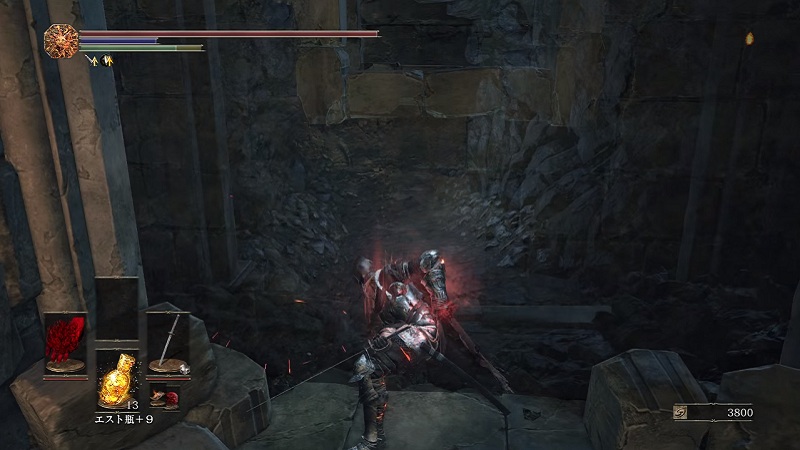This screenshot has height=450, width=800.
Task: Click the weapon attack buff status icon
Action: pyautogui.click(x=95, y=61)
